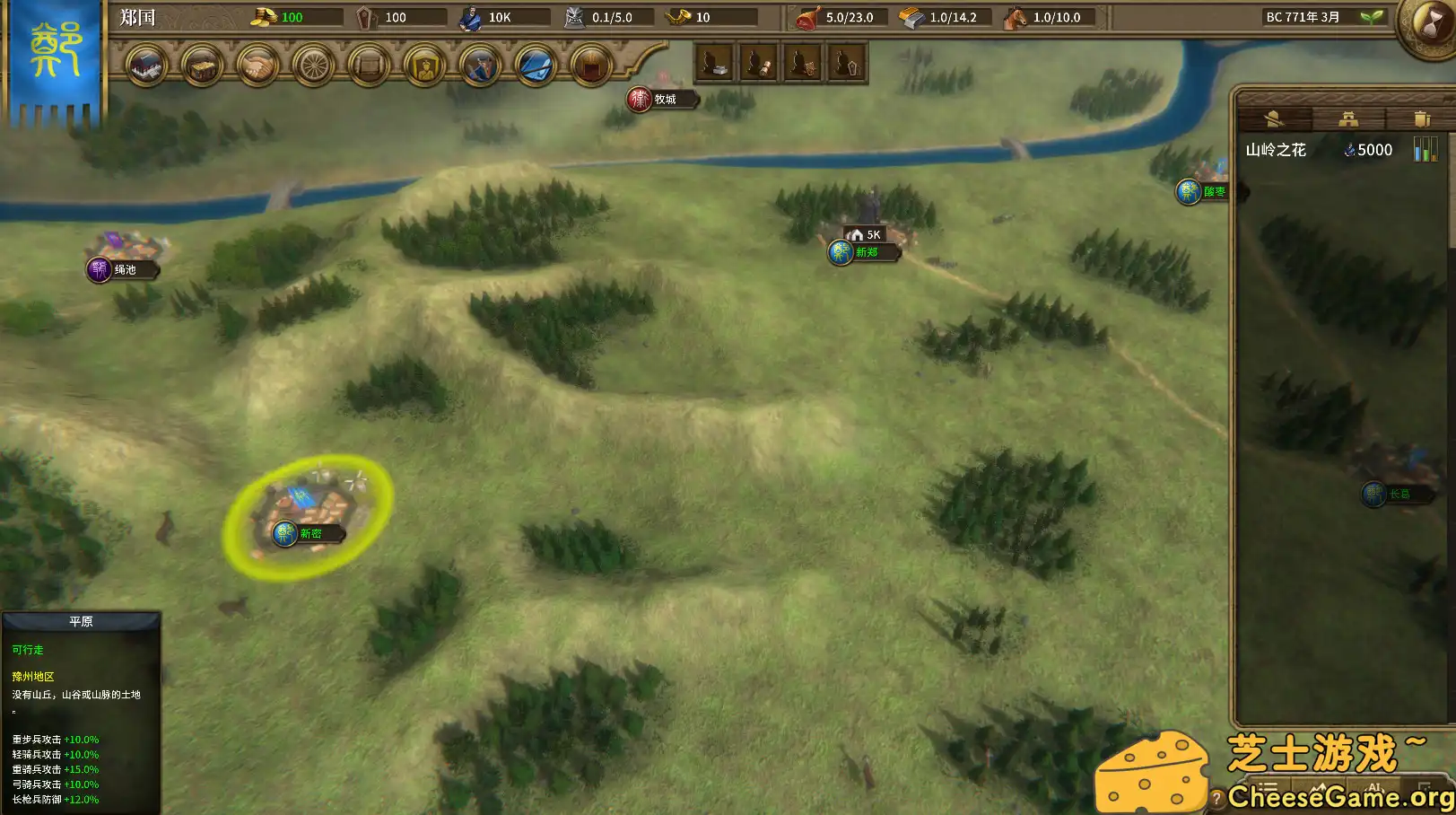Image resolution: width=1456 pixels, height=815 pixels.
Task: Click the red tent icon
Action: tap(591, 66)
